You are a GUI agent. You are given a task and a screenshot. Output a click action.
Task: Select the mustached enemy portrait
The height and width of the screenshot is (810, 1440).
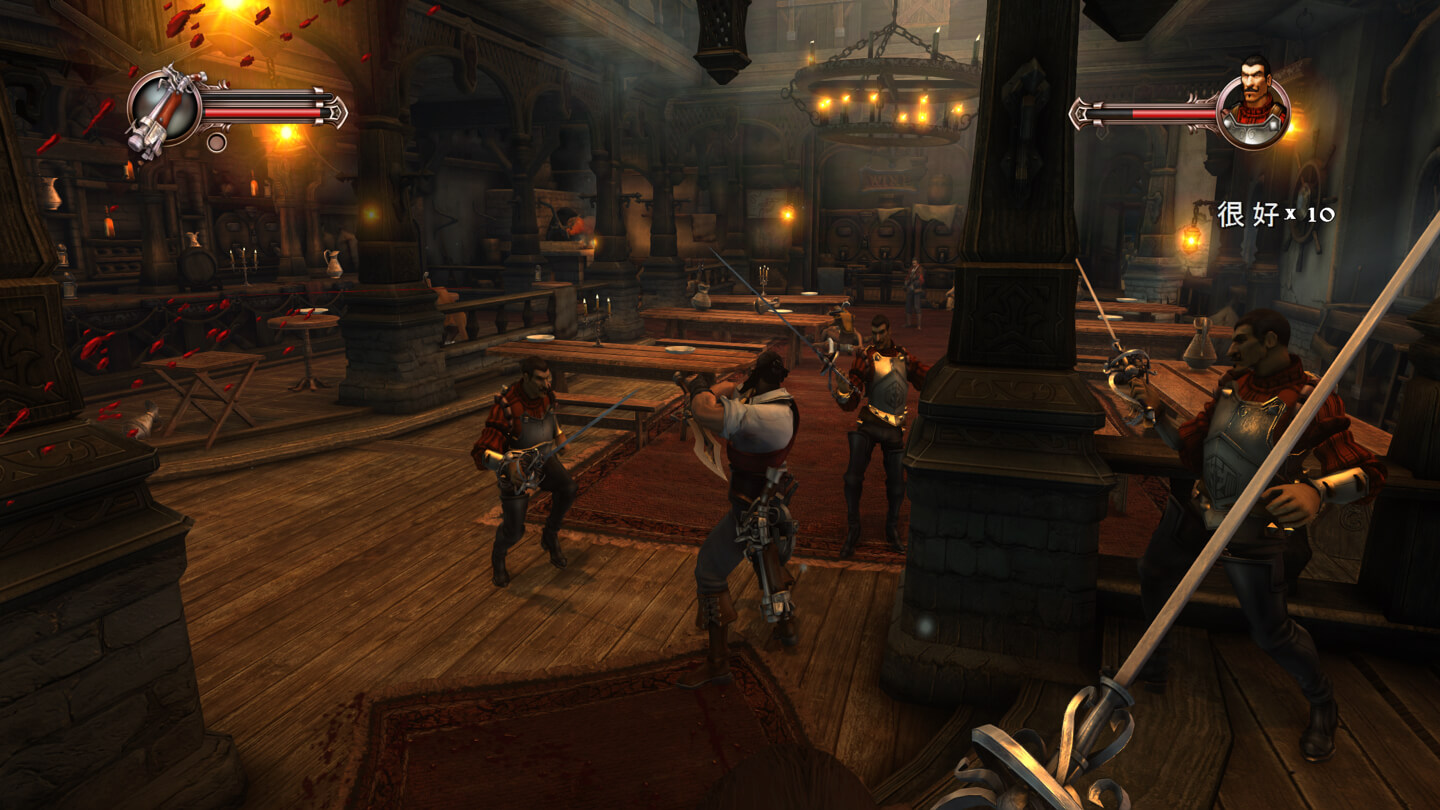1253,112
